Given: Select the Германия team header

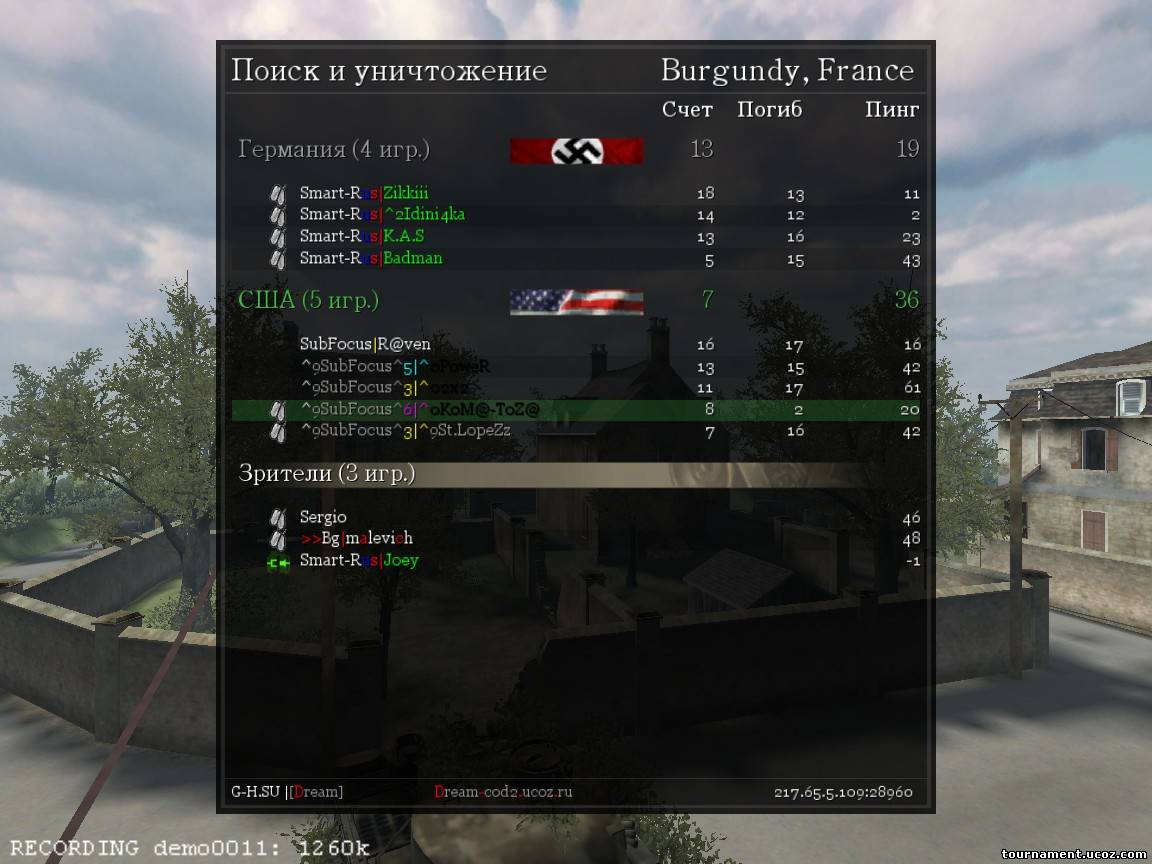Looking at the screenshot, I should (334, 150).
